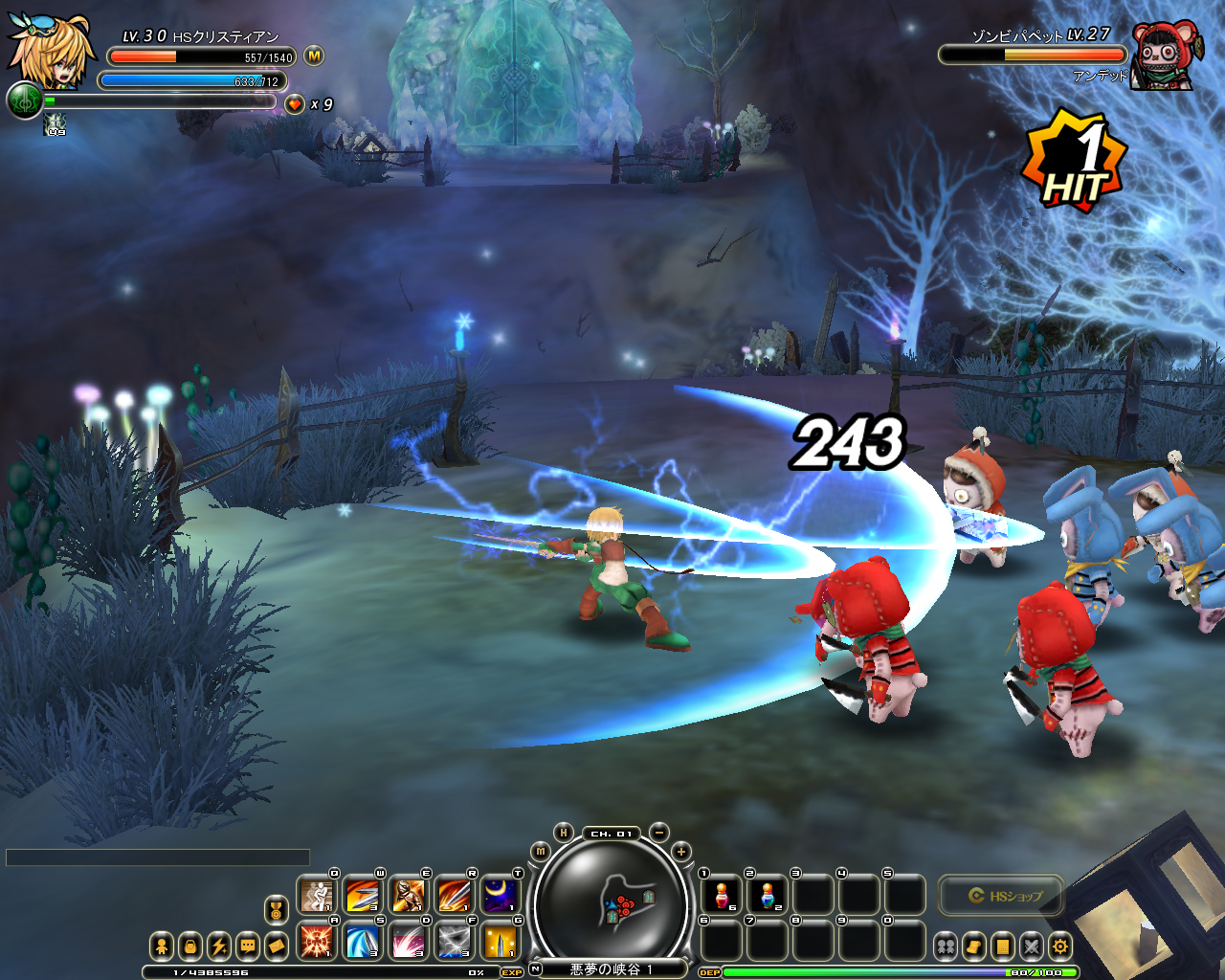This screenshot has width=1225, height=980.
Task: Use the red potion in quick slot
Action: (x=721, y=896)
